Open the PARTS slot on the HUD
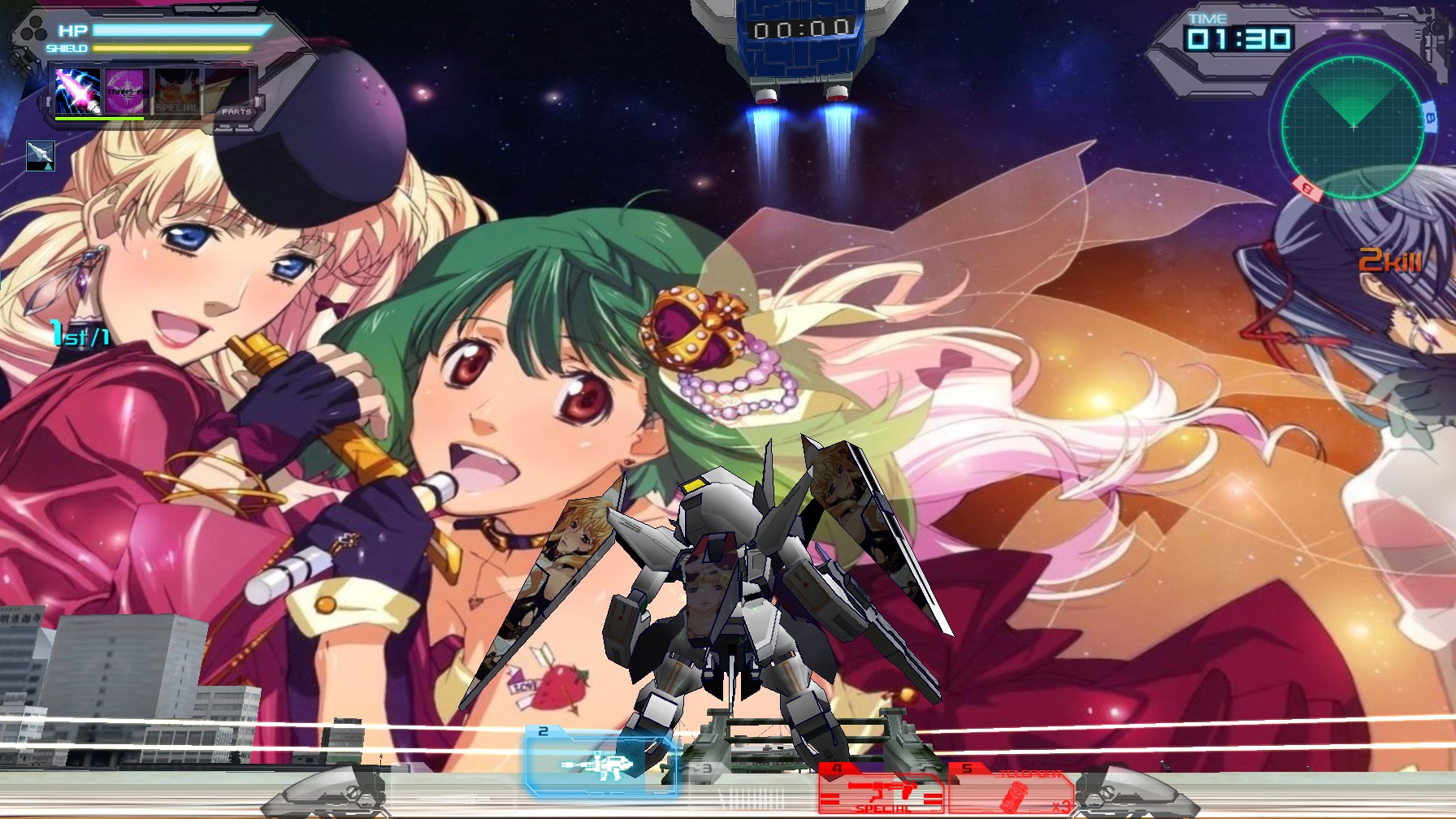Viewport: 1456px width, 819px height. tap(236, 111)
